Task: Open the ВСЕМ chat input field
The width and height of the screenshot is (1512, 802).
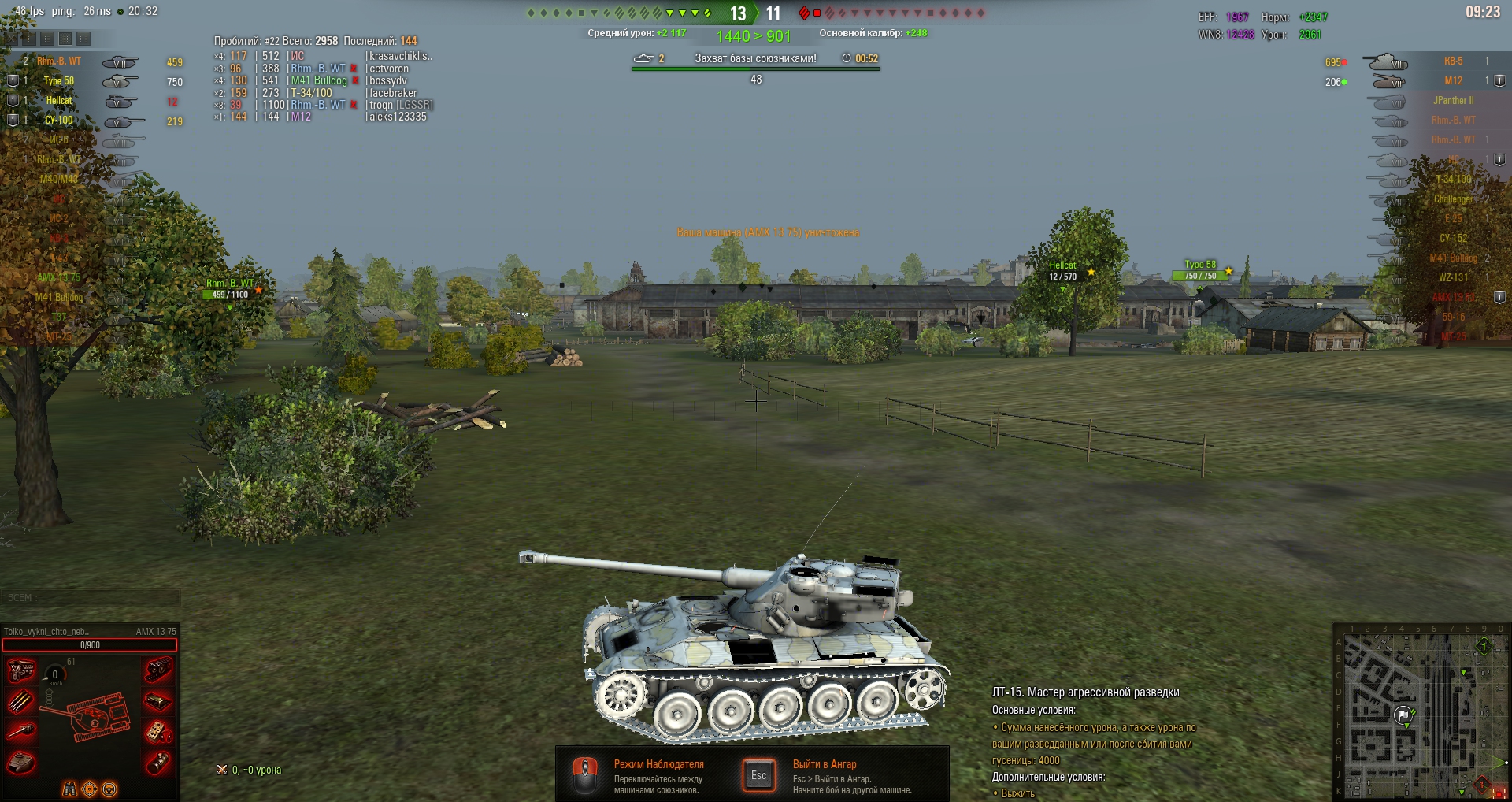Action: (91, 598)
